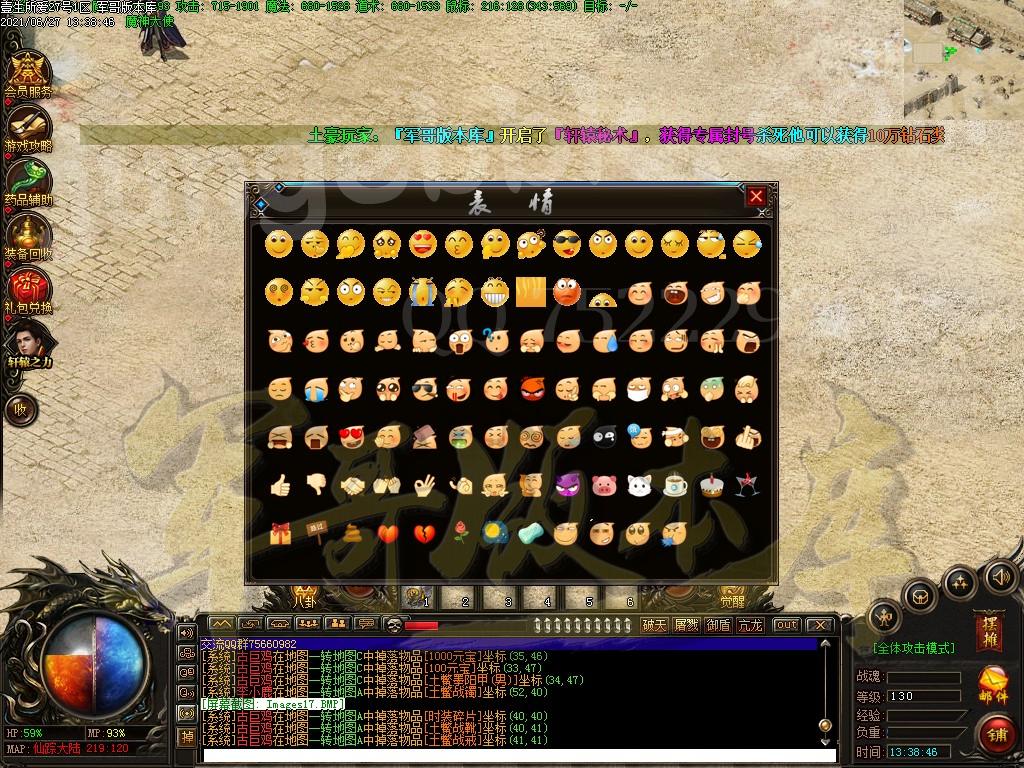Click the chat text input field
This screenshot has height=768, width=1024.
coord(510,754)
